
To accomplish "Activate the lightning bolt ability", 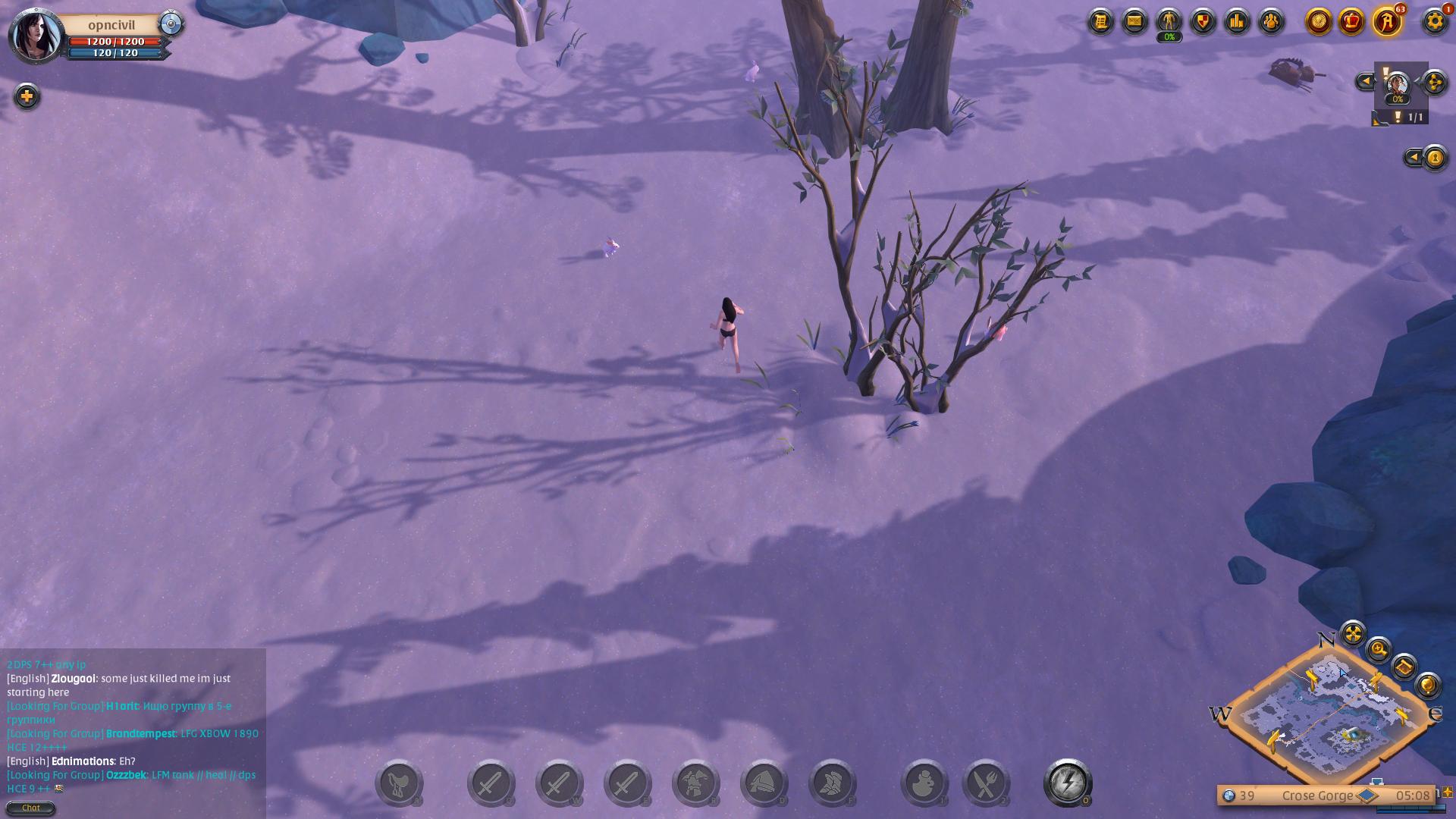I will pyautogui.click(x=1067, y=783).
